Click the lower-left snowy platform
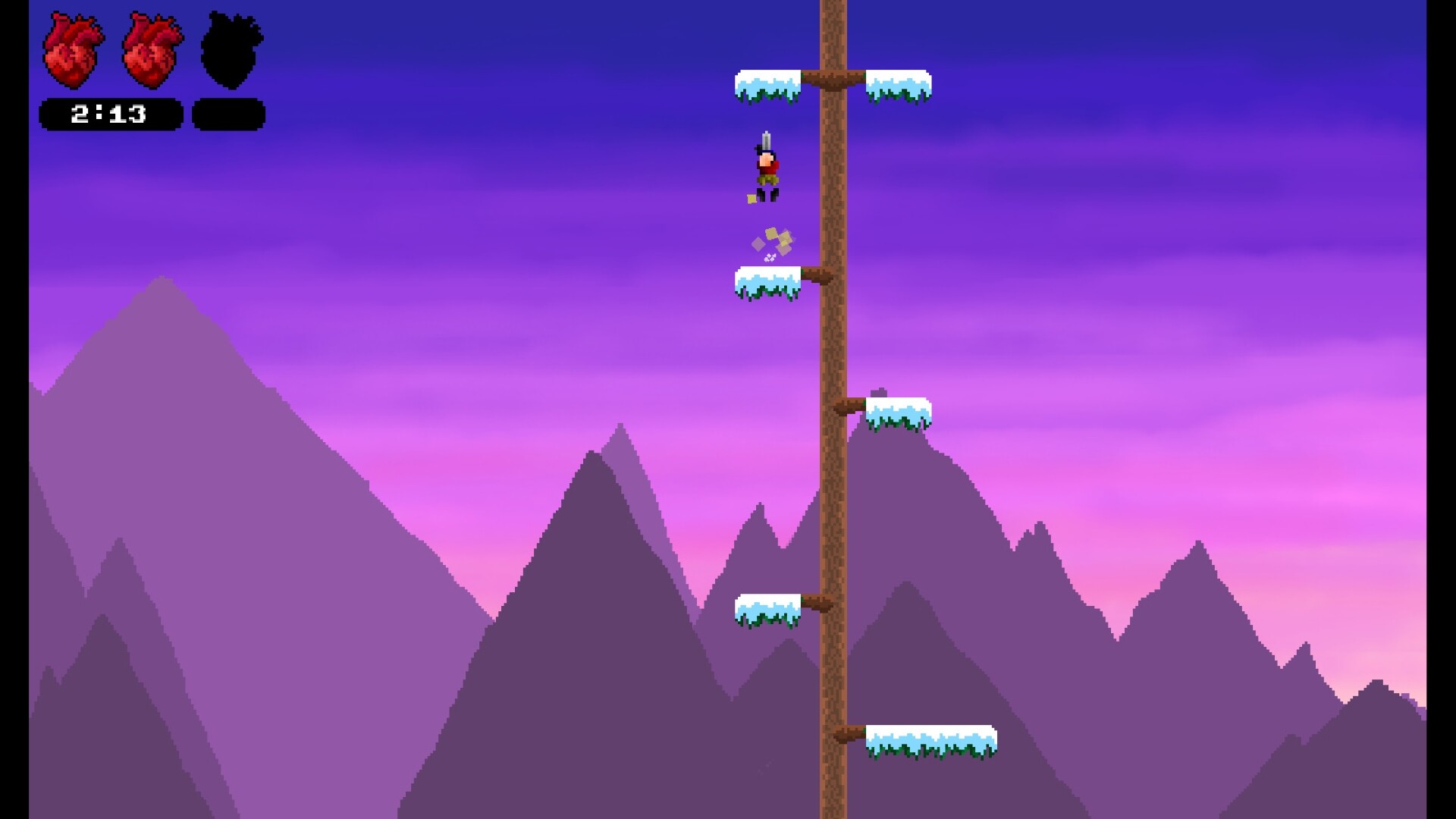1456x819 pixels. pos(767,607)
